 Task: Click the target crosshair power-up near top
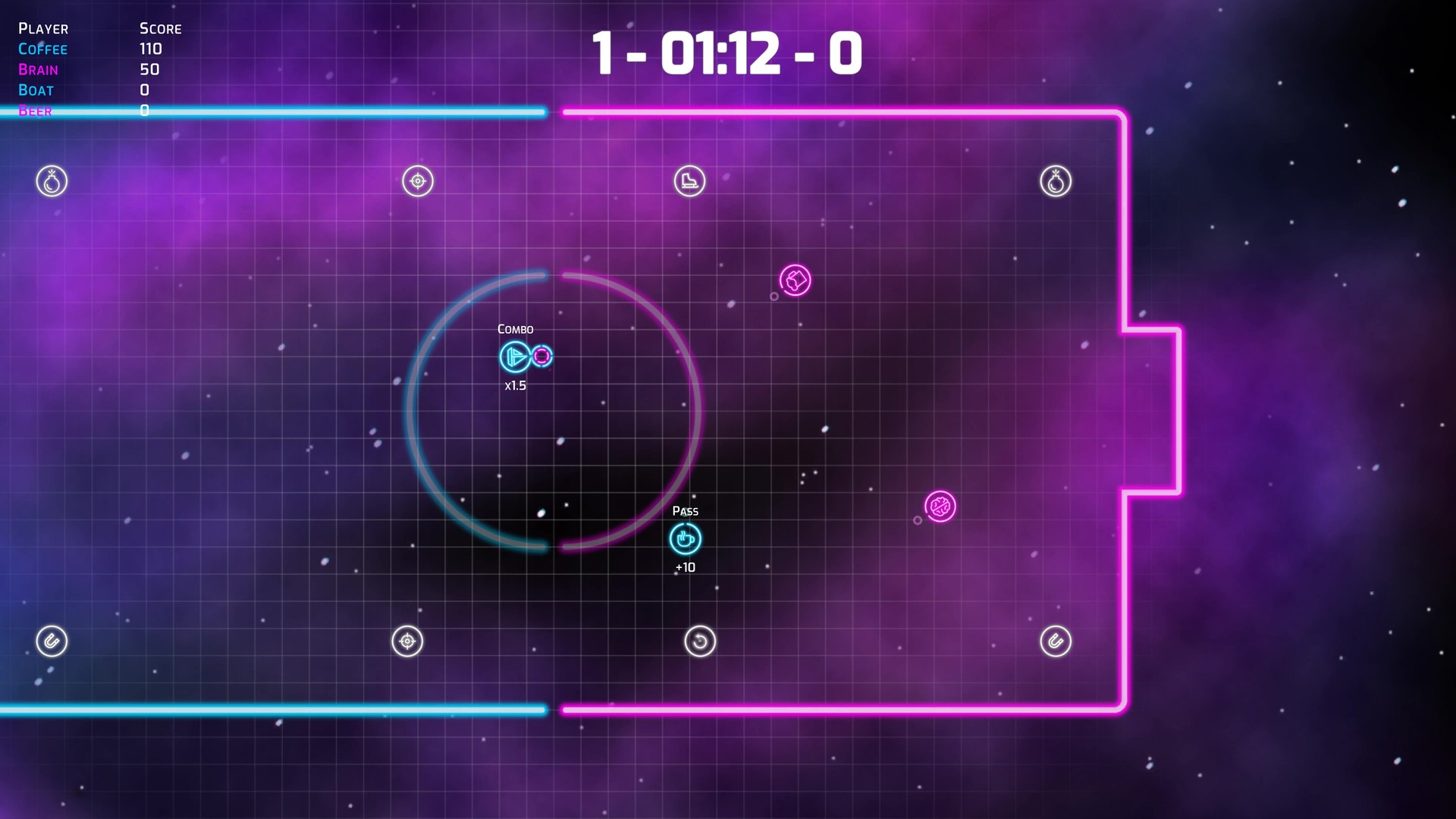(416, 180)
